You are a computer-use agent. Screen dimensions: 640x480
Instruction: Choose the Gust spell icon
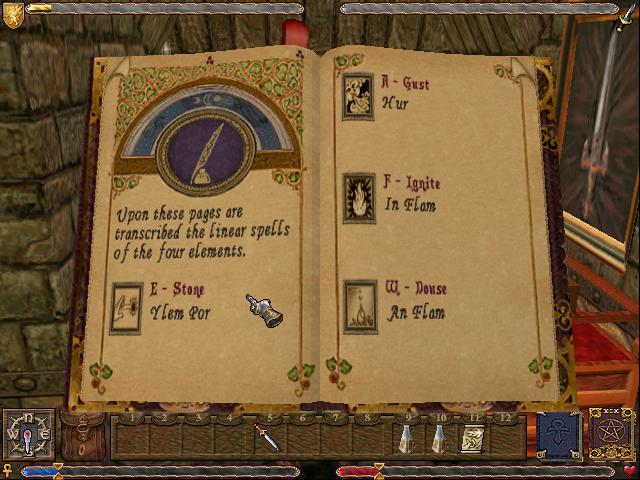coord(358,96)
